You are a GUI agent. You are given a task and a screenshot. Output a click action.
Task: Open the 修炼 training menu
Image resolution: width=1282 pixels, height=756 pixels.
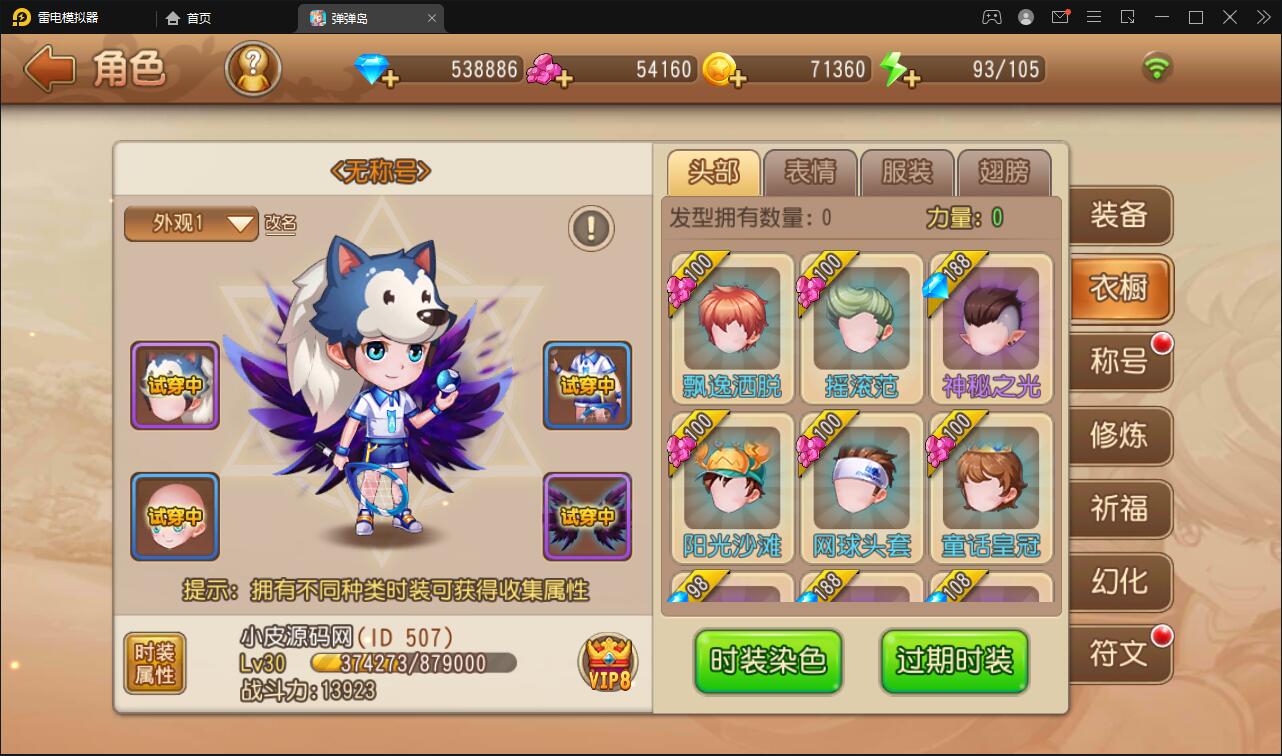coord(1118,435)
